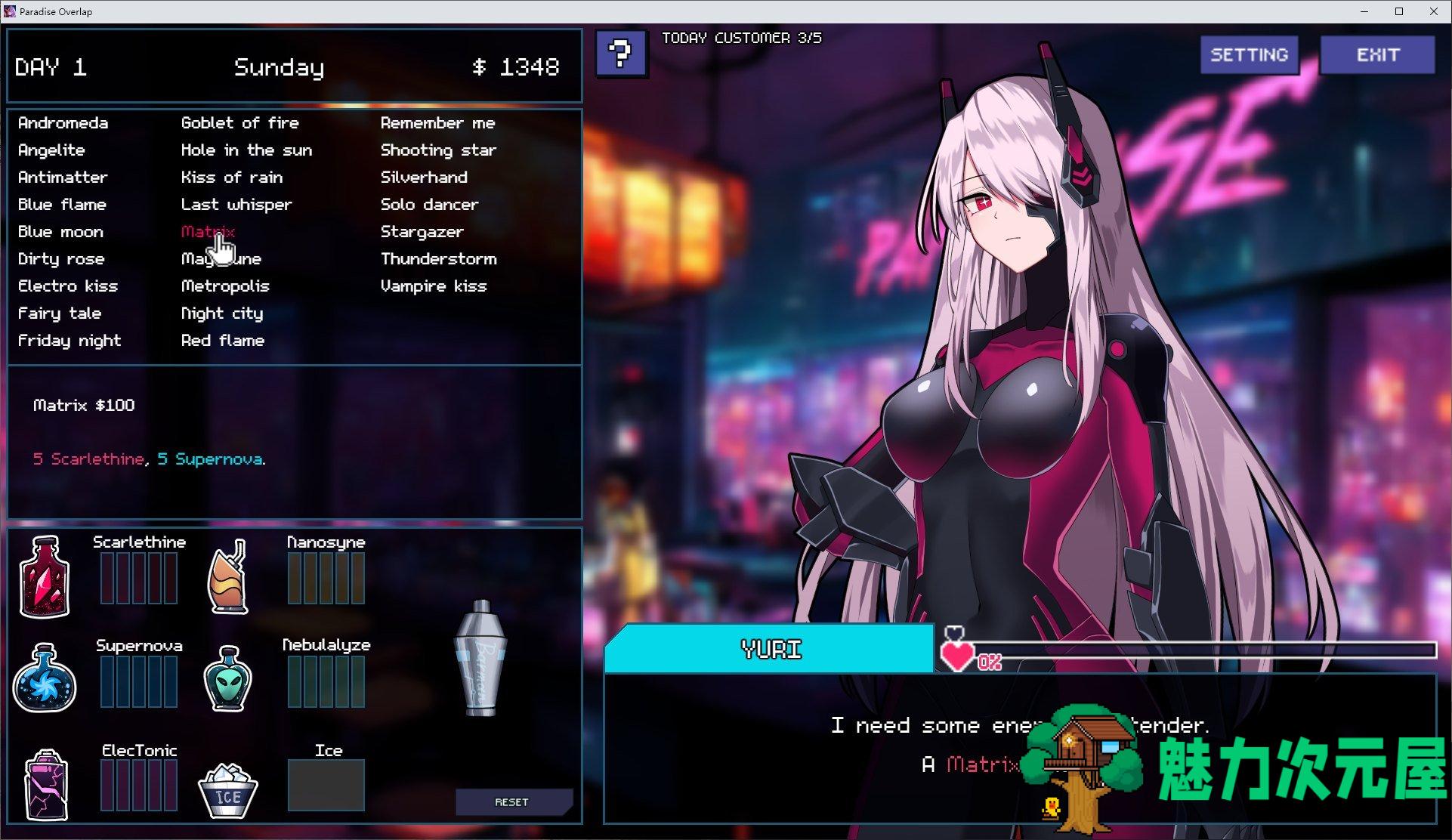Choose Andromeda from the drink list
Image resolution: width=1452 pixels, height=840 pixels.
coord(63,123)
